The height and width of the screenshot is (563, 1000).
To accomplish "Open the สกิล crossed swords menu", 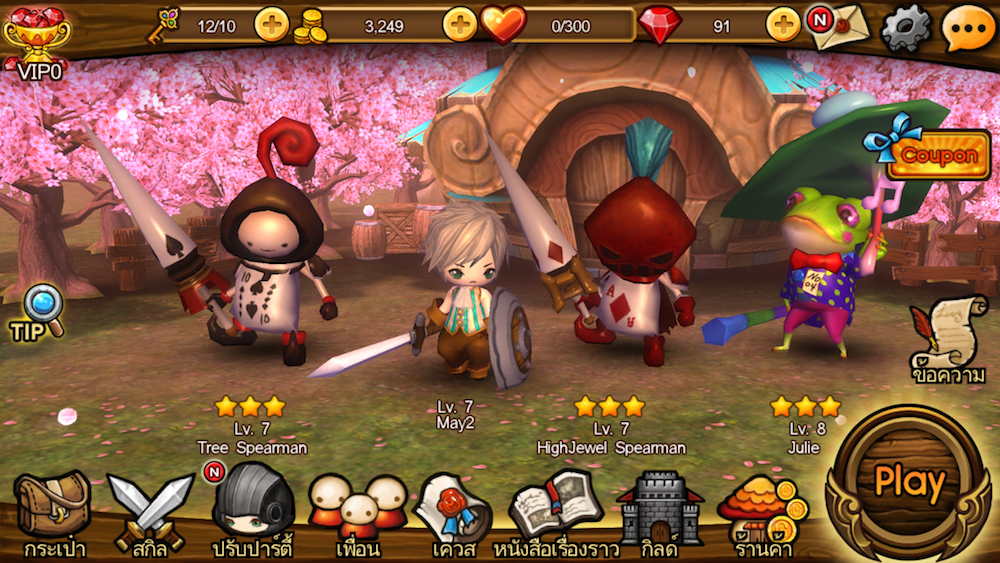I will click(149, 512).
